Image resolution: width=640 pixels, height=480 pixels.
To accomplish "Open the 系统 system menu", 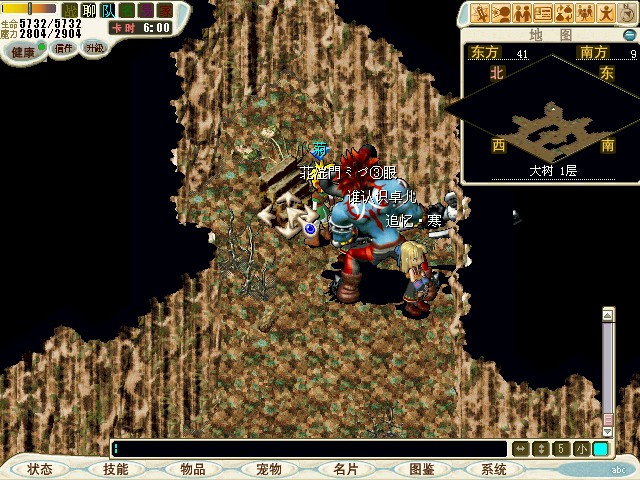I will (493, 469).
